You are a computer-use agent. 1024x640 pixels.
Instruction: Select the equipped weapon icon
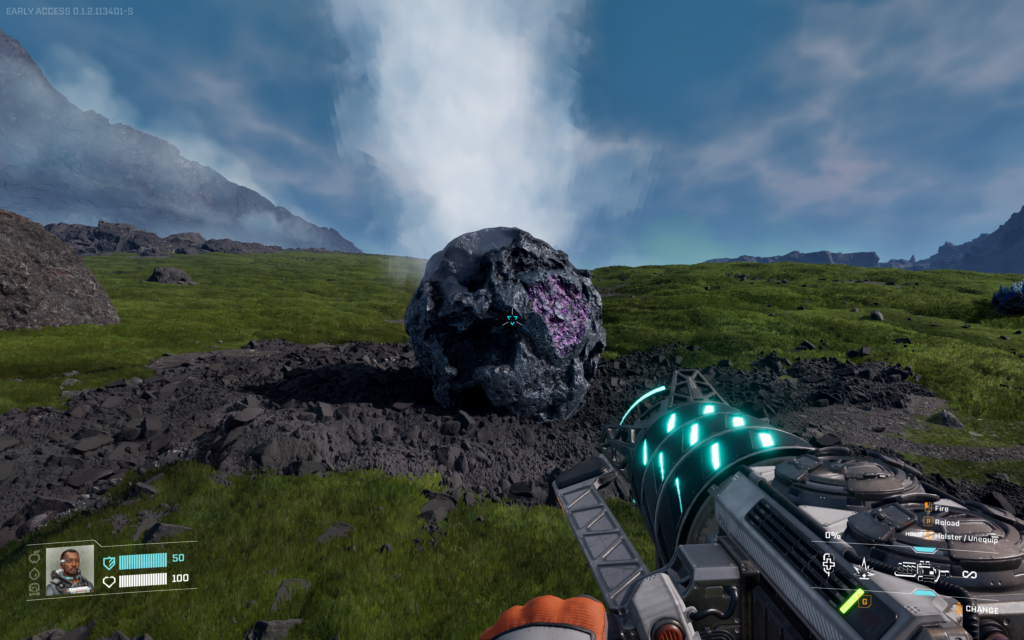(x=921, y=571)
